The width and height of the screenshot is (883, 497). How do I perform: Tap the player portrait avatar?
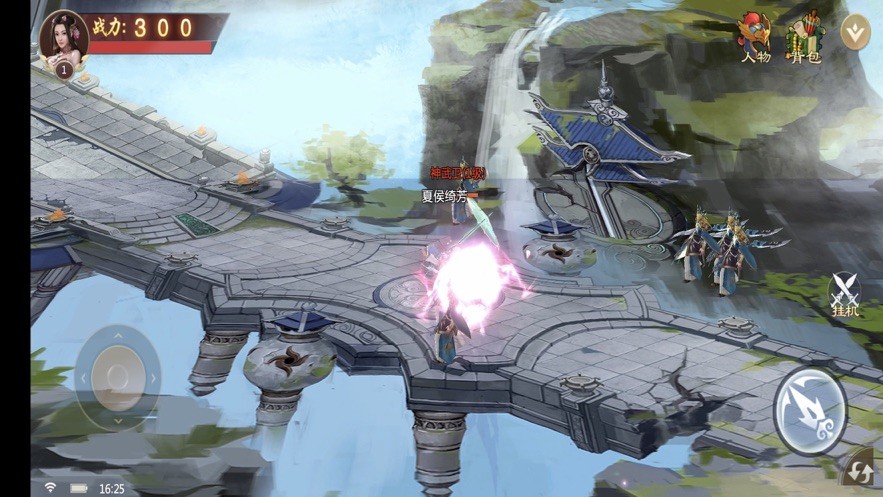tap(63, 38)
